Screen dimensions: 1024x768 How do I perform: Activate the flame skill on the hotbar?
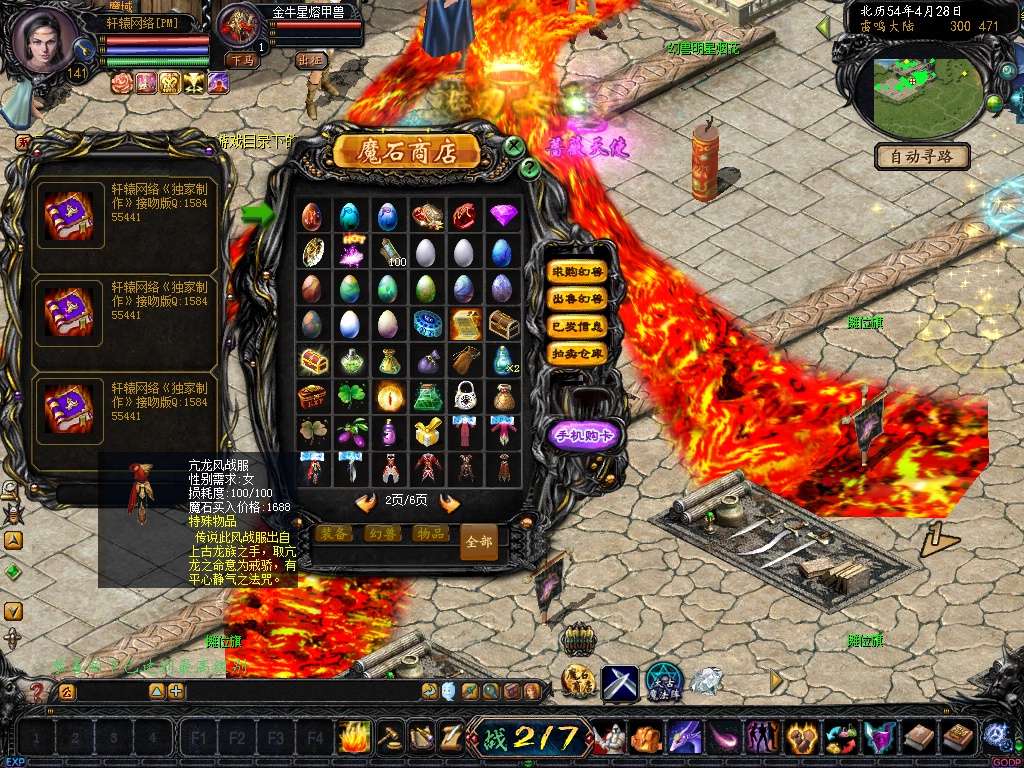pyautogui.click(x=353, y=737)
